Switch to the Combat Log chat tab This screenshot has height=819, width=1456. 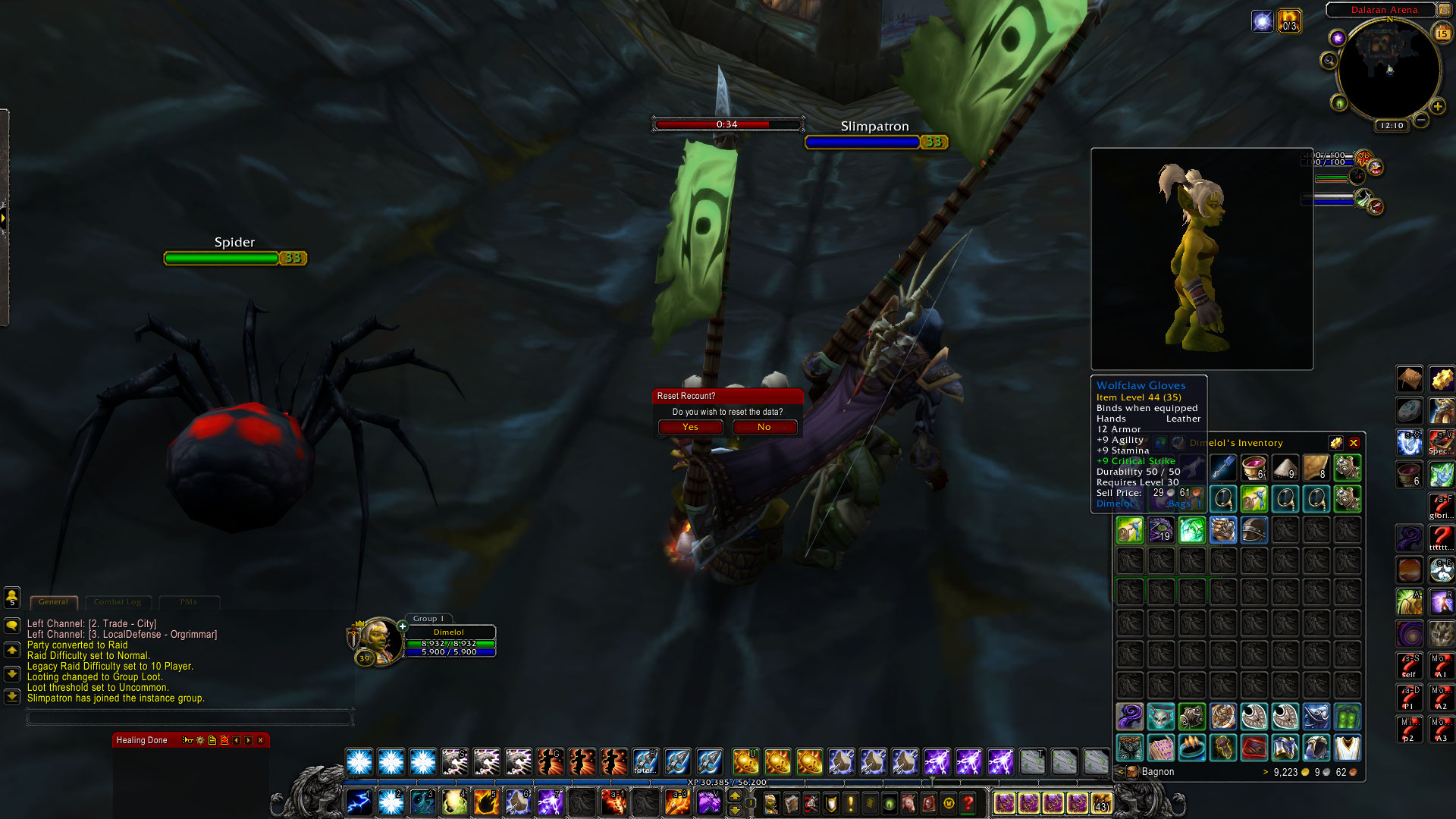tap(118, 602)
